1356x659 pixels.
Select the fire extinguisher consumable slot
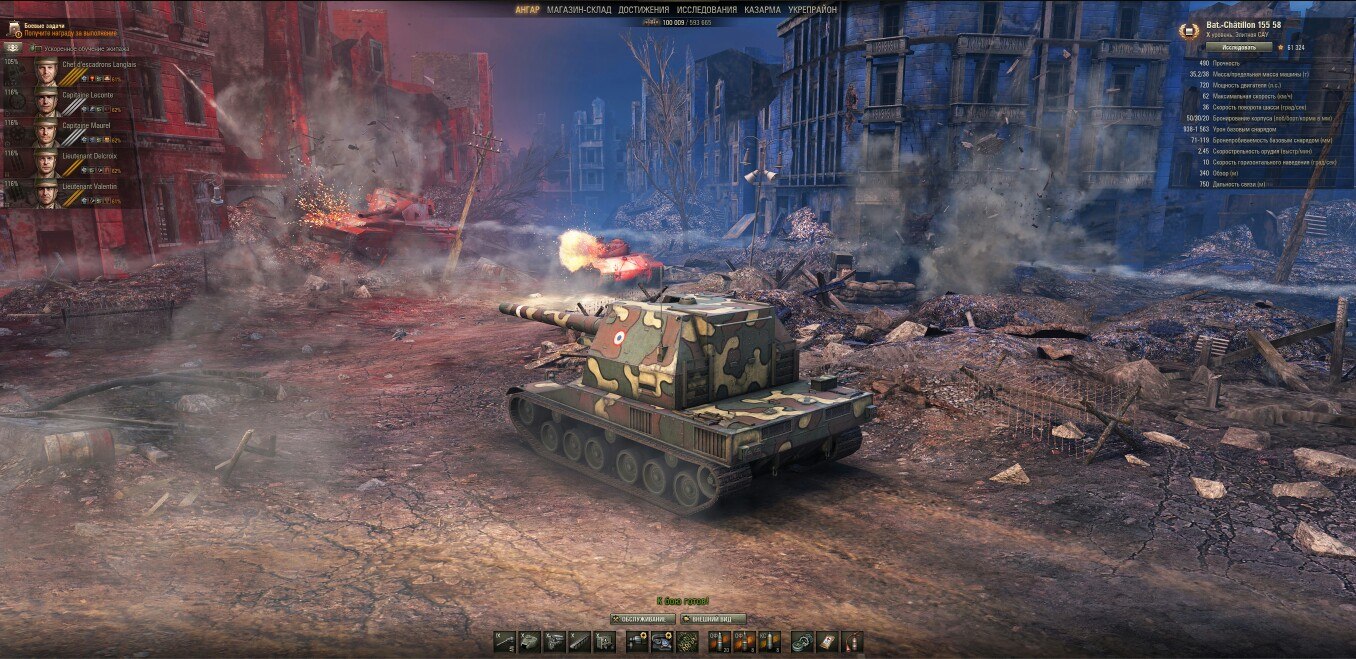pos(851,642)
